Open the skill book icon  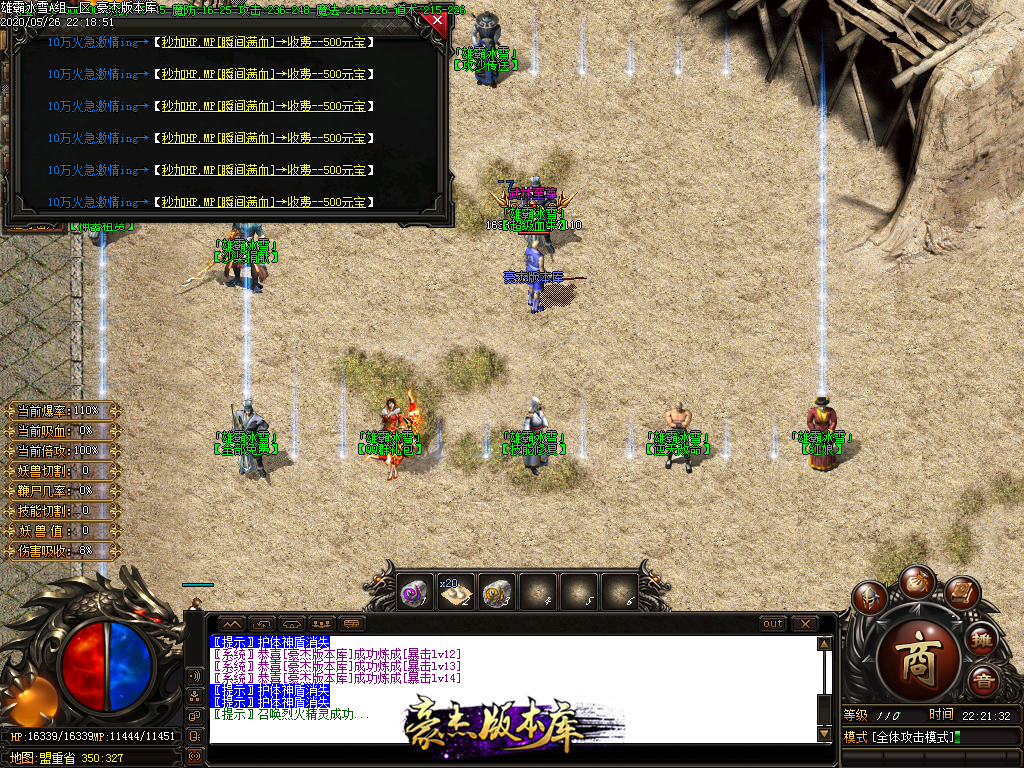(x=961, y=594)
